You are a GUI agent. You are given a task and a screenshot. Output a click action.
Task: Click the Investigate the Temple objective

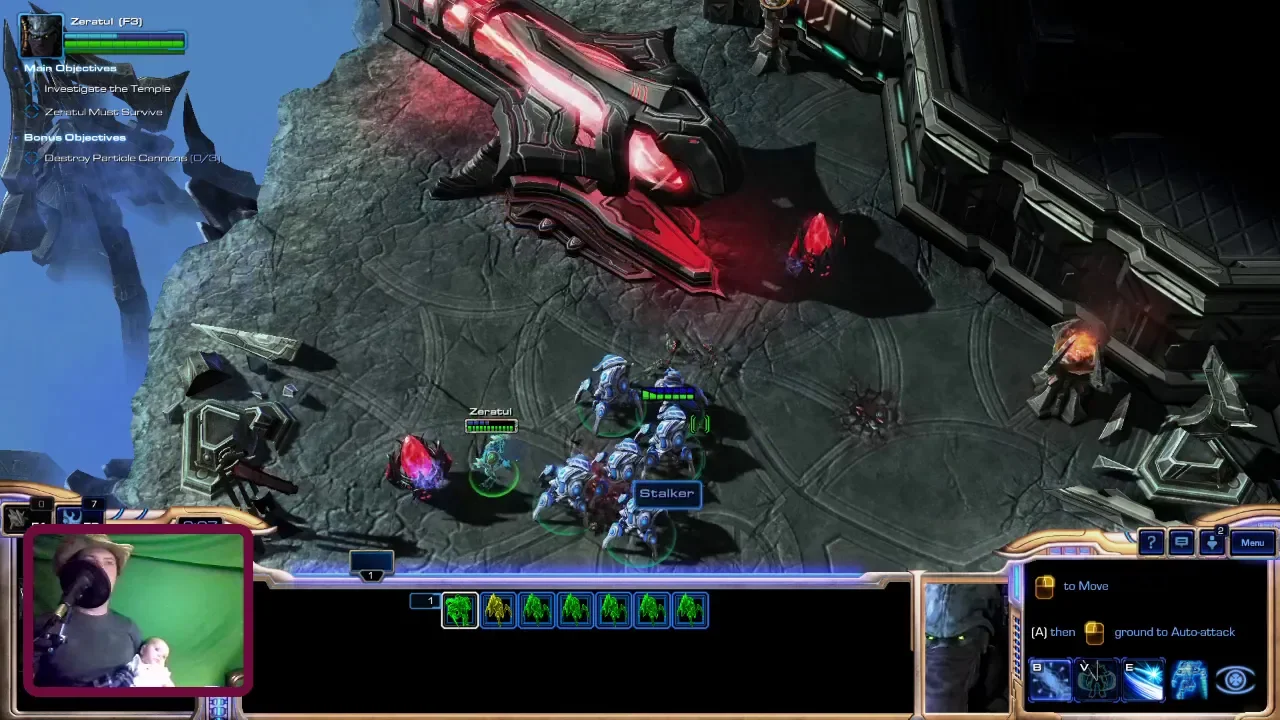[107, 89]
